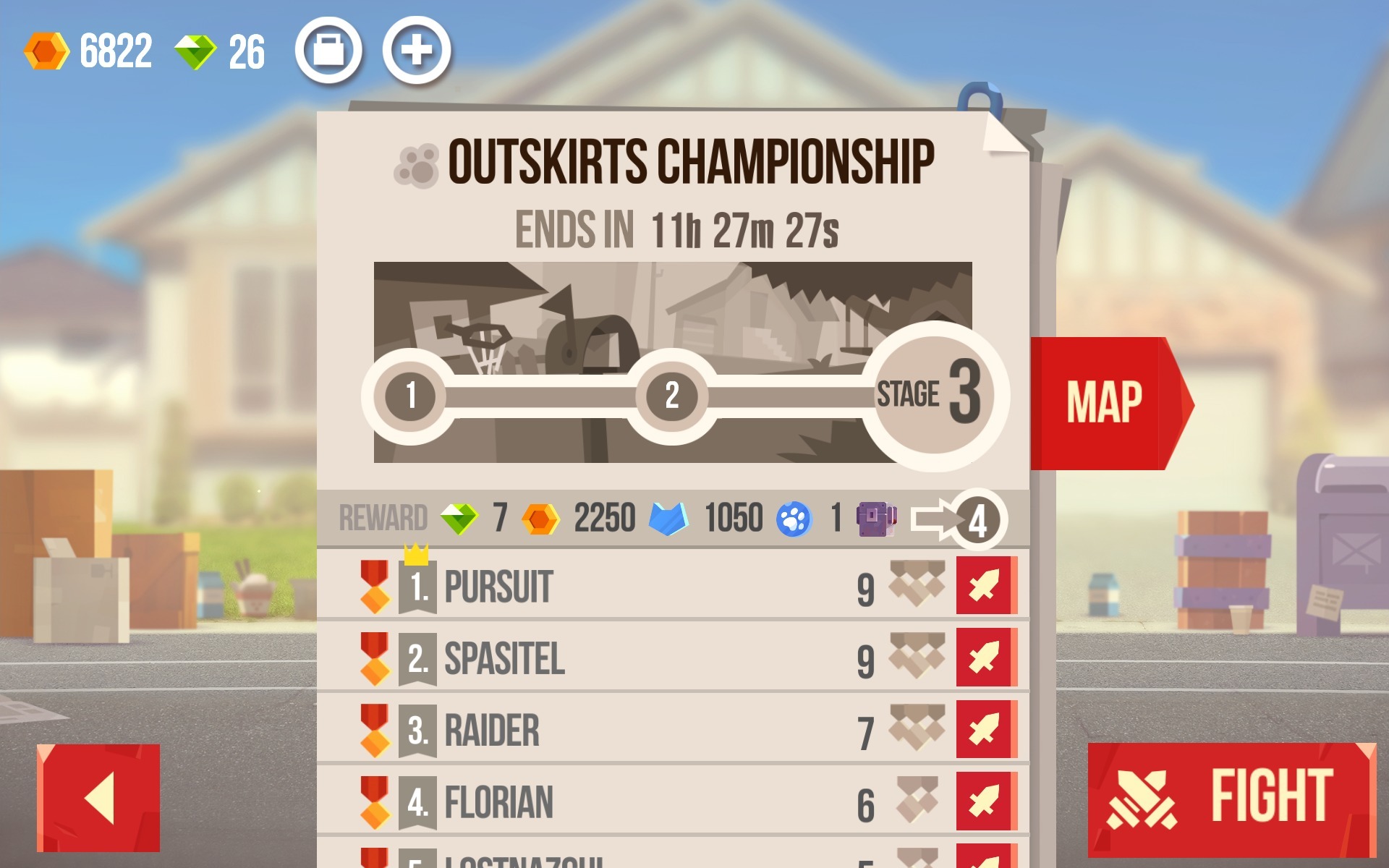Viewport: 1389px width, 868px height.
Task: Add more currency with the plus button
Action: click(416, 51)
